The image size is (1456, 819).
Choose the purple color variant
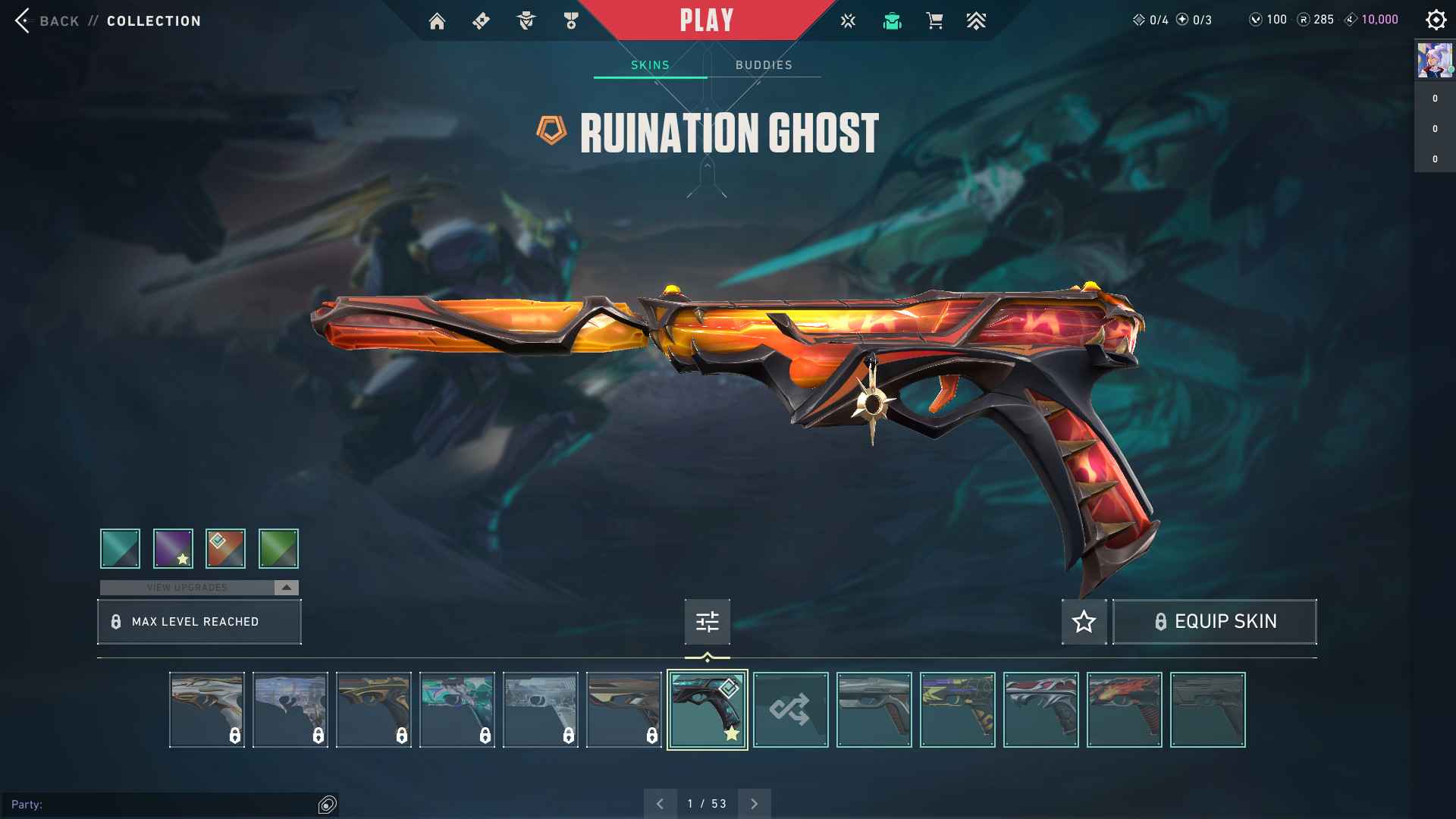(173, 548)
